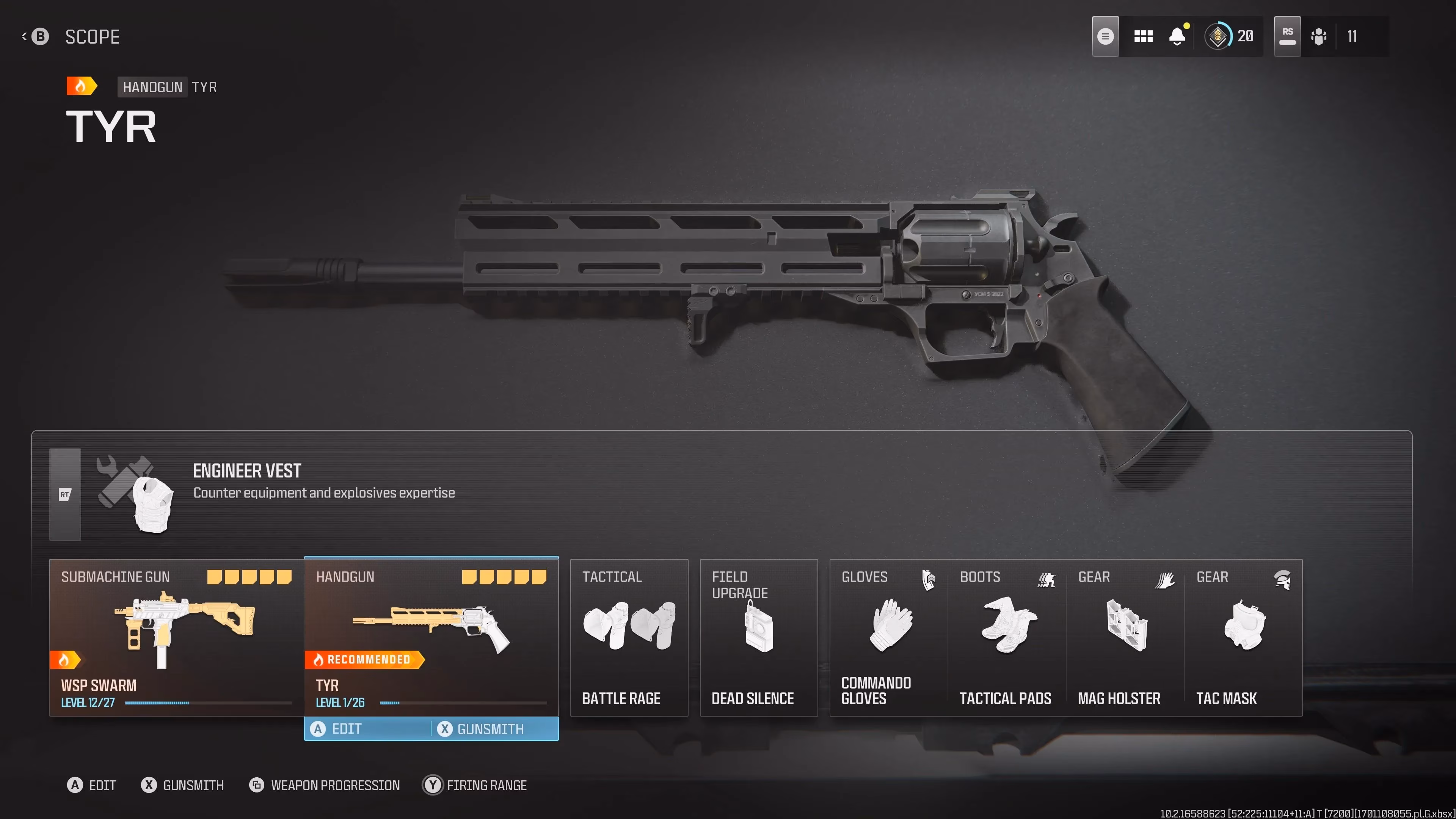Click Edit below the TYR card
Screen dimensions: 1456x819
click(x=345, y=728)
